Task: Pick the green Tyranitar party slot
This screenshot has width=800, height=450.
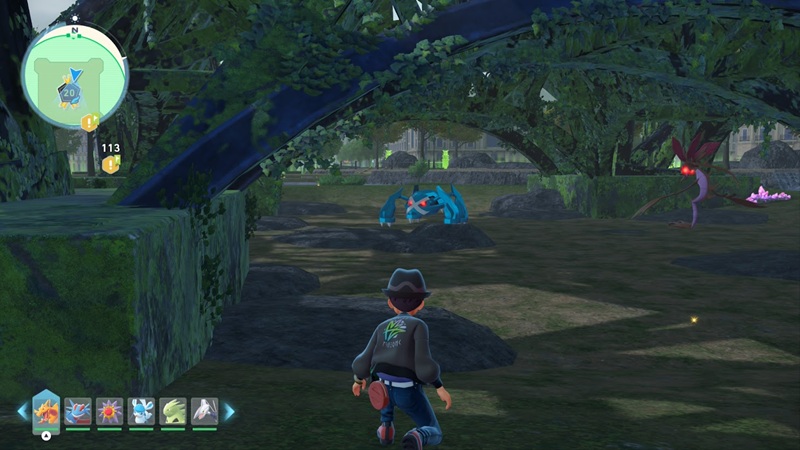Action: 172,411
